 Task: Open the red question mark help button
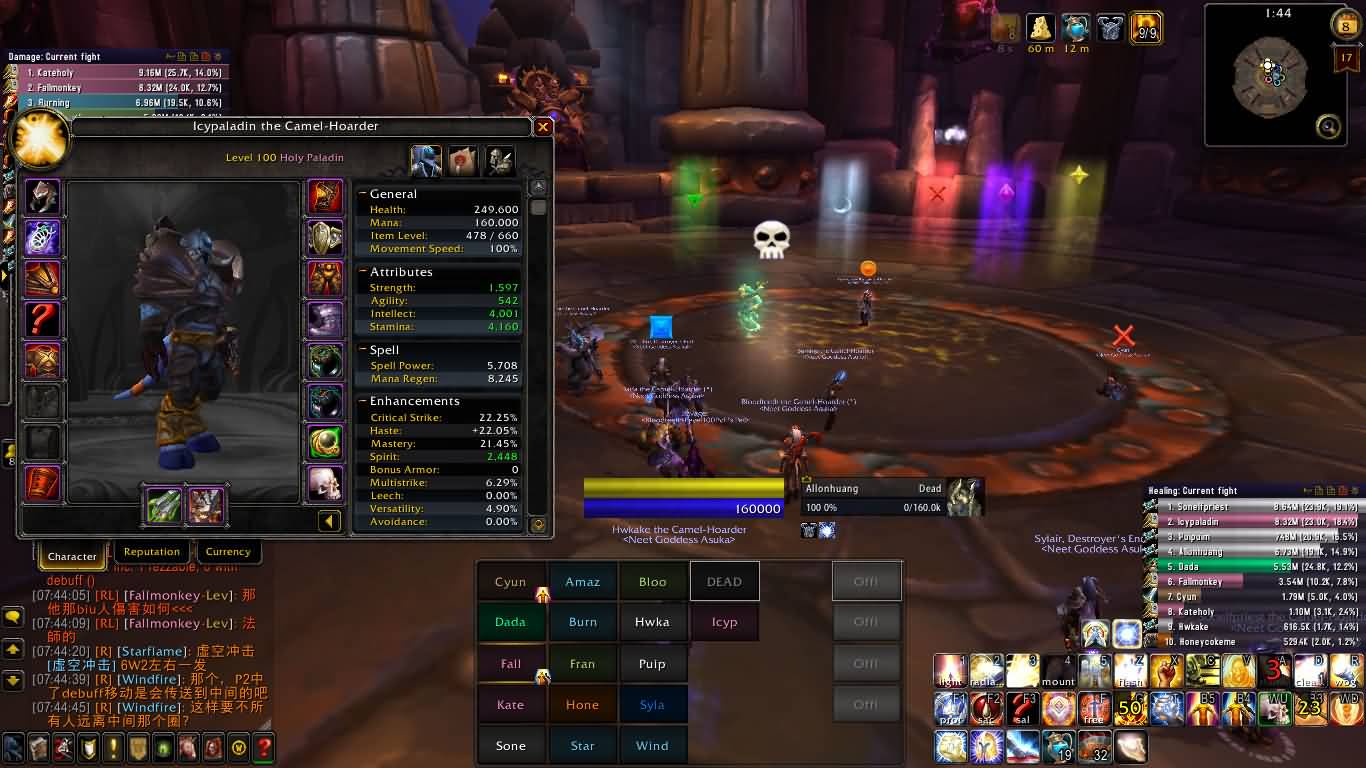[x=263, y=746]
